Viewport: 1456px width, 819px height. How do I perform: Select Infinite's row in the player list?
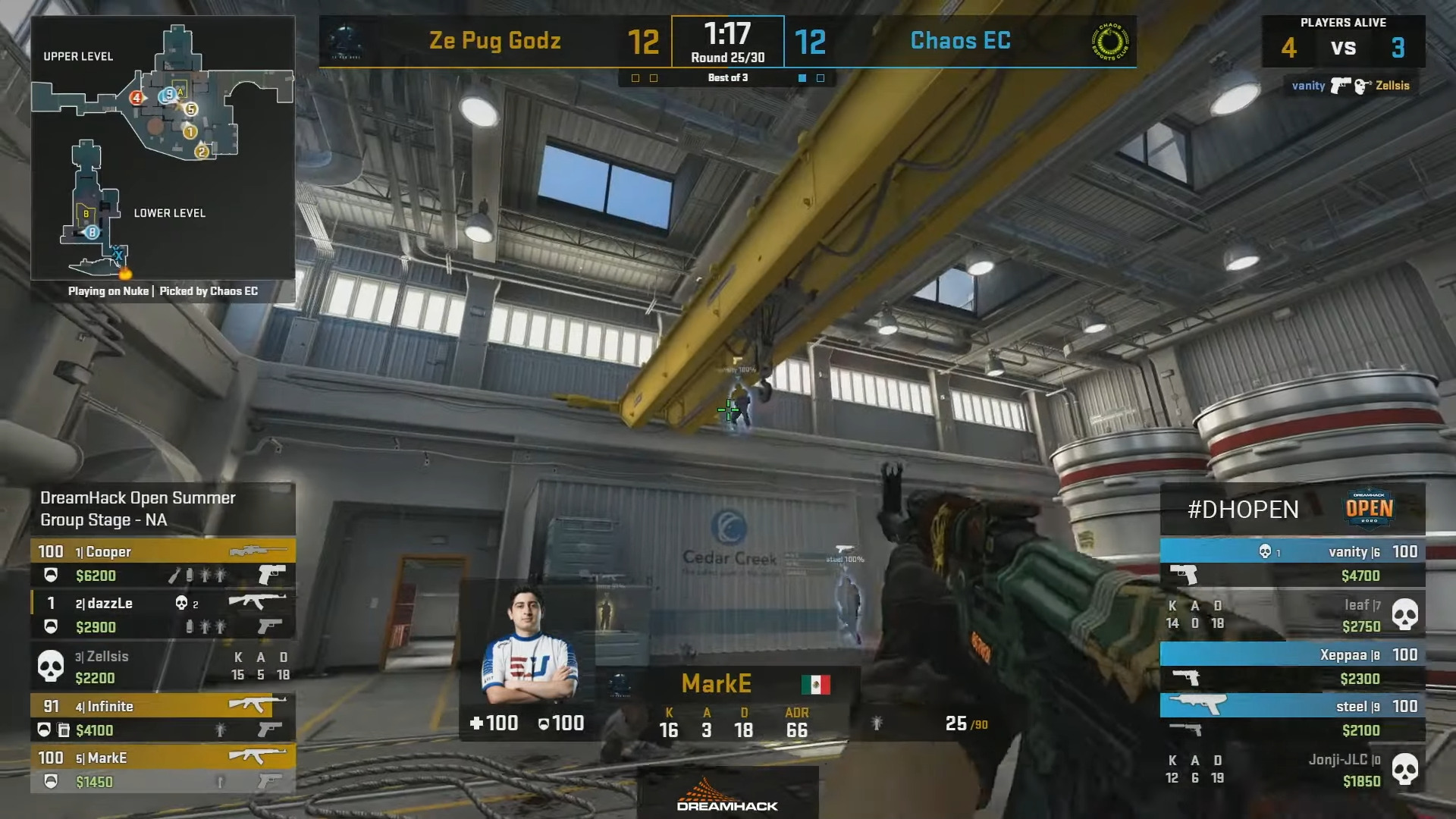click(x=162, y=717)
